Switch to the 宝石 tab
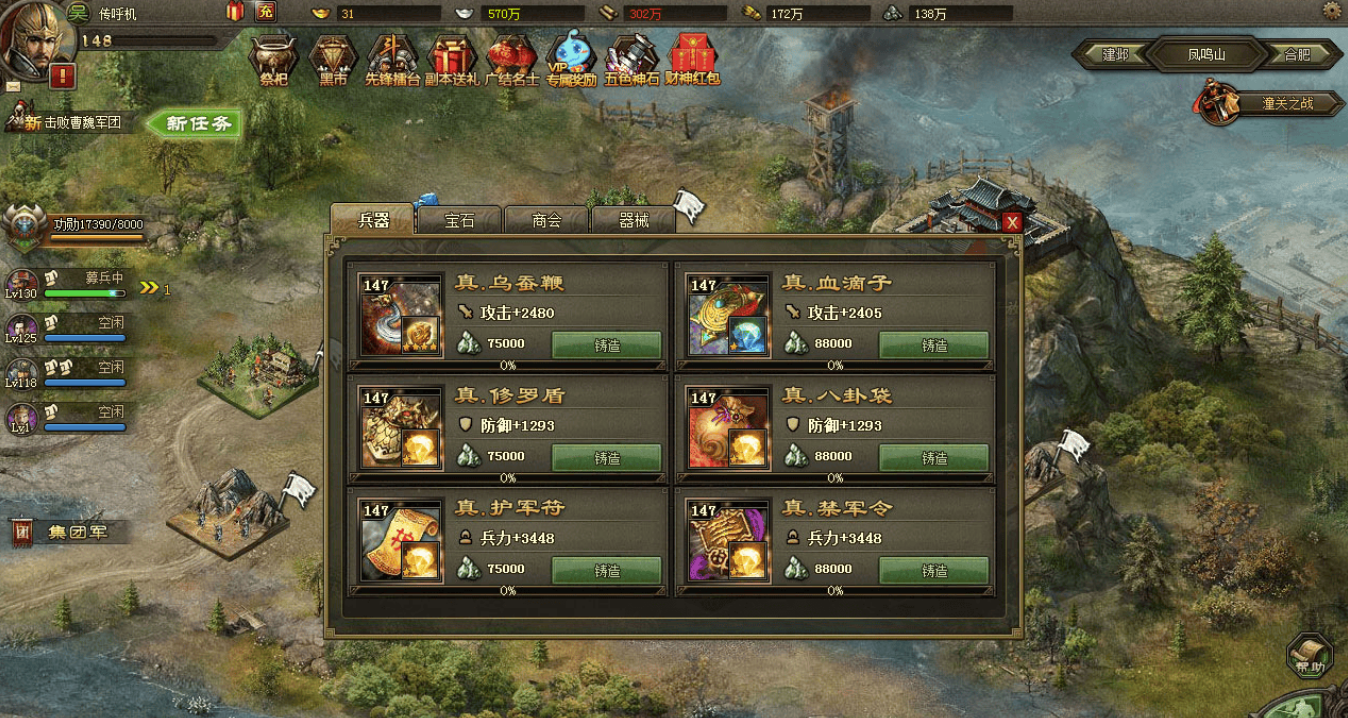Image resolution: width=1348 pixels, height=718 pixels. coord(459,221)
